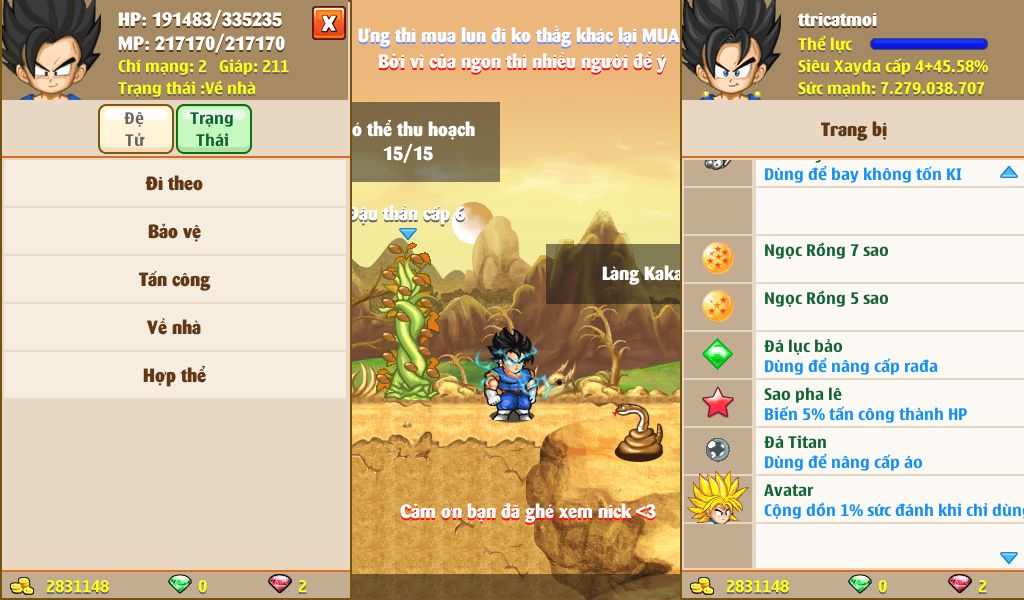Close the disciple panel with X
Viewport: 1024px width, 600px height.
click(x=328, y=23)
